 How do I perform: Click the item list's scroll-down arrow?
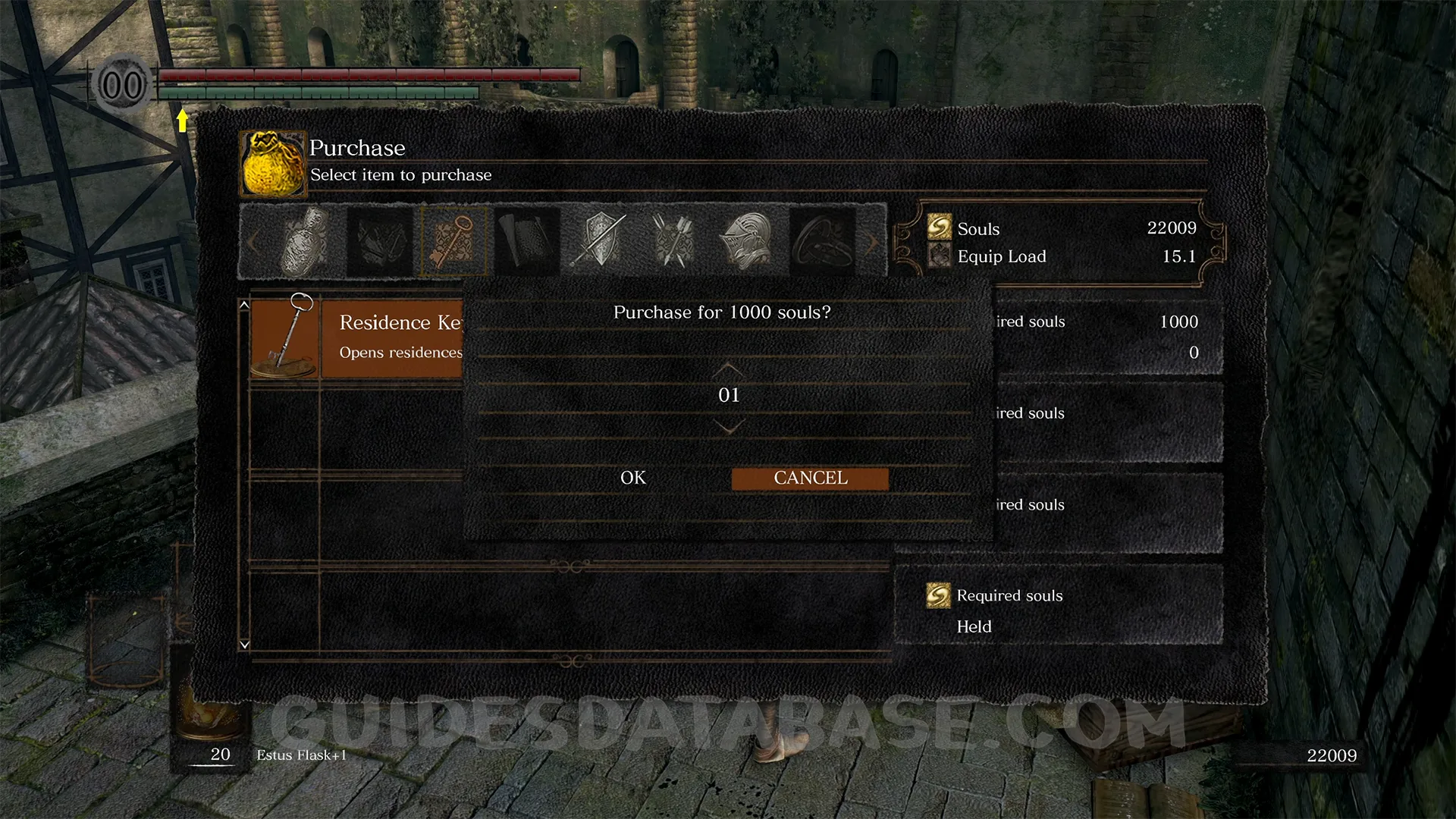coord(244,645)
